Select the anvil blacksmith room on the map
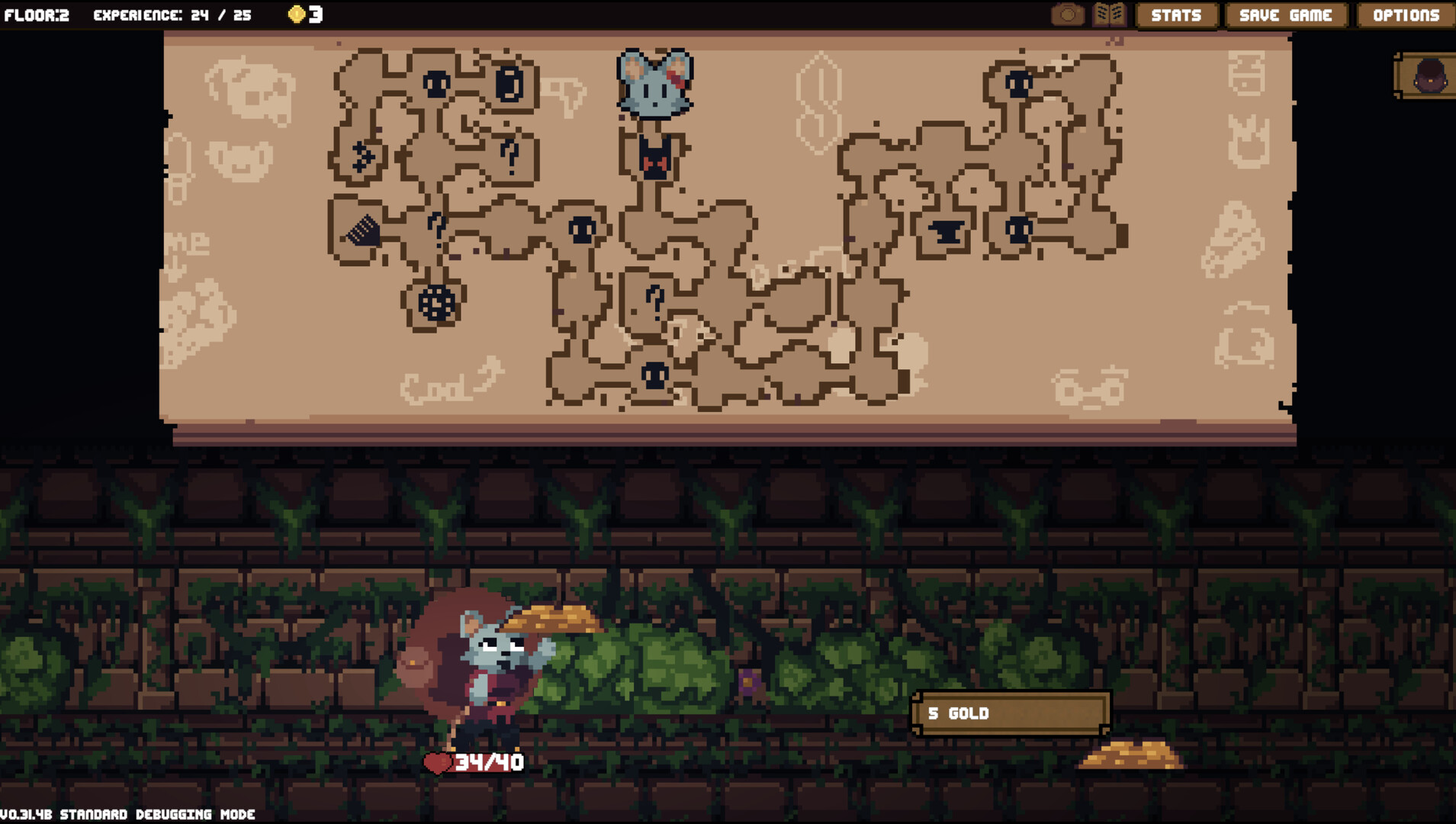Image resolution: width=1456 pixels, height=824 pixels. pos(948,233)
